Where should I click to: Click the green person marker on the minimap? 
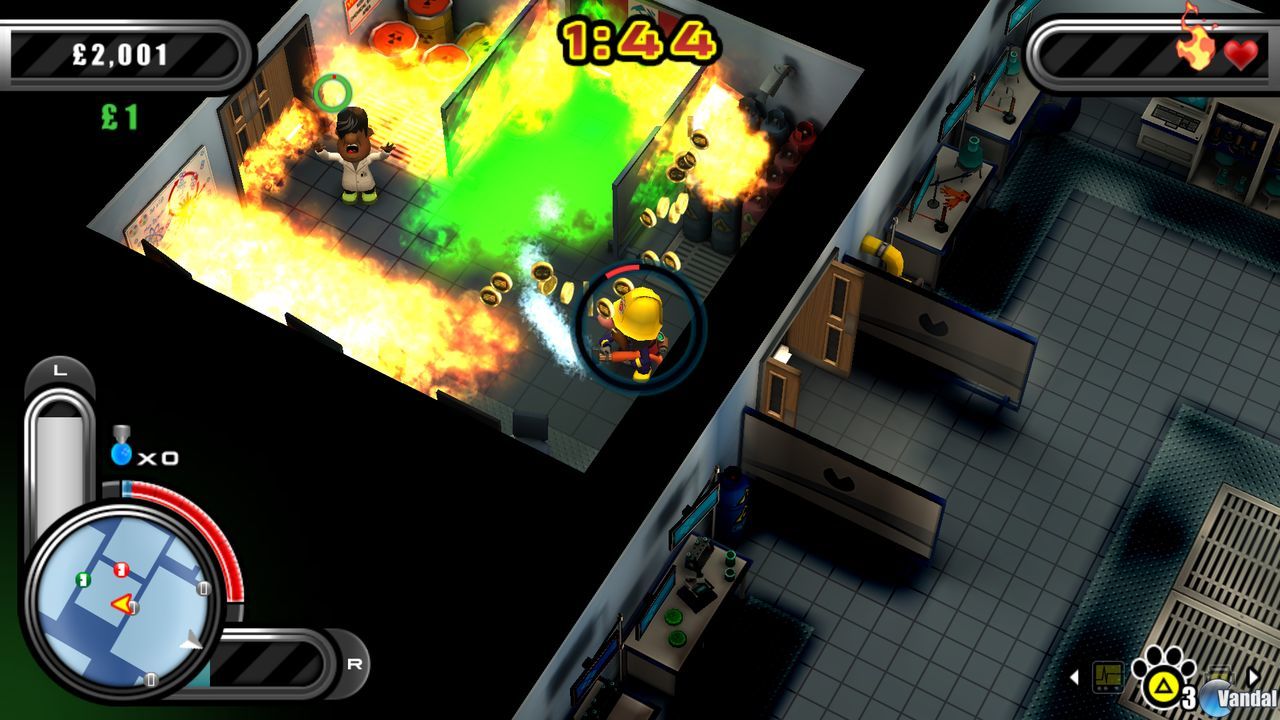(83, 580)
